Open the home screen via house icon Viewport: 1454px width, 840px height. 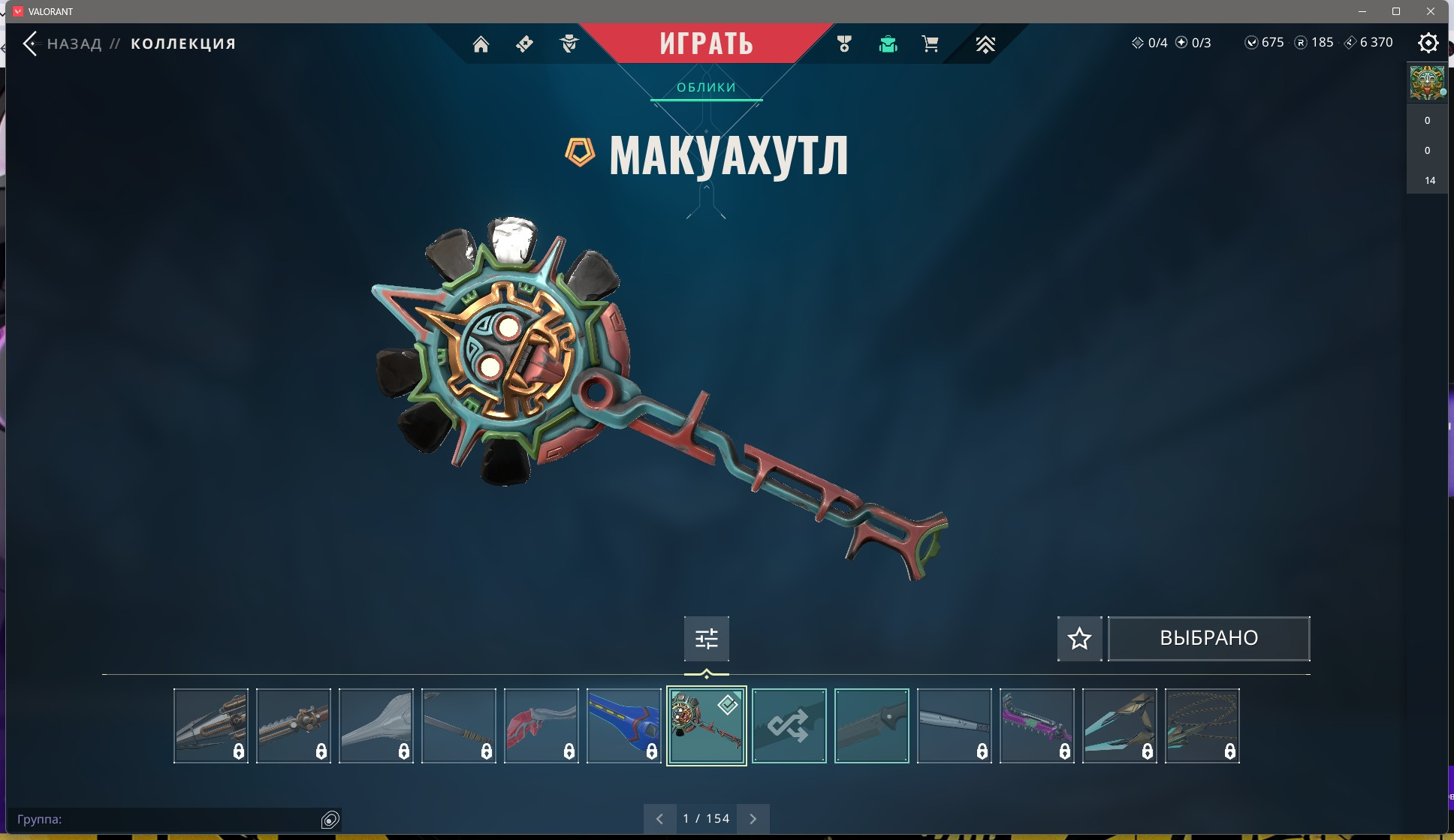pos(481,44)
